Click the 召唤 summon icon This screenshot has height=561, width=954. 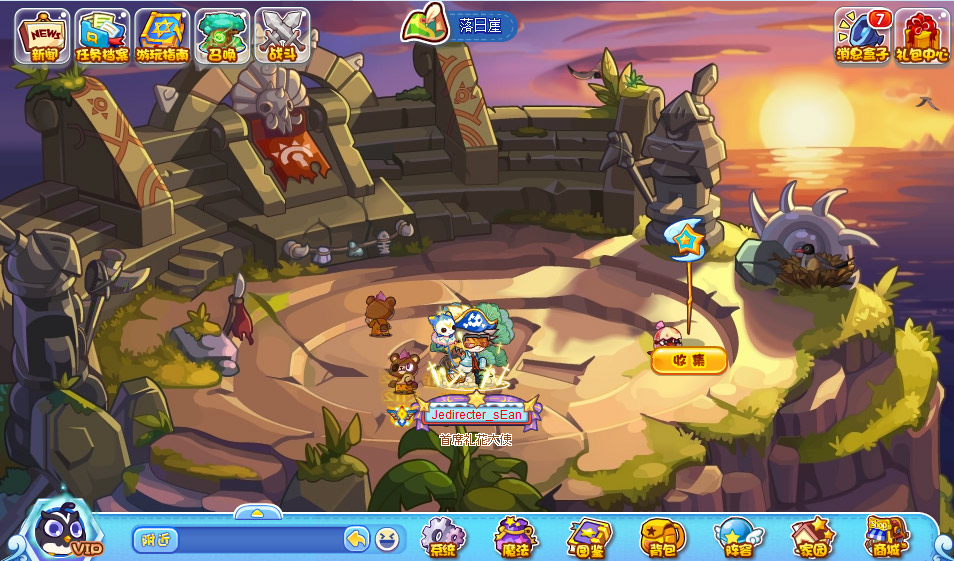222,35
